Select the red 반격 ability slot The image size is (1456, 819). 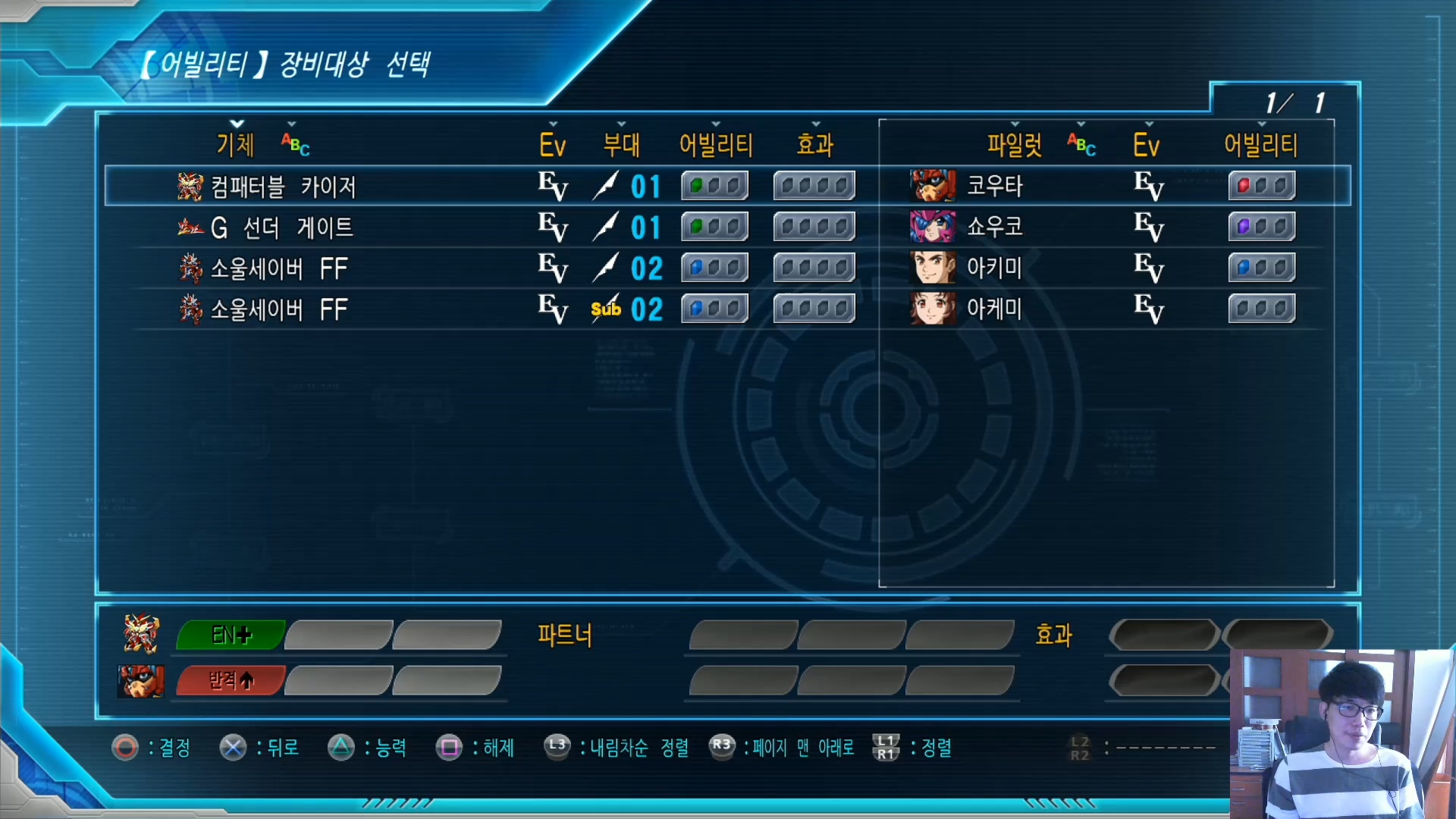(x=231, y=680)
